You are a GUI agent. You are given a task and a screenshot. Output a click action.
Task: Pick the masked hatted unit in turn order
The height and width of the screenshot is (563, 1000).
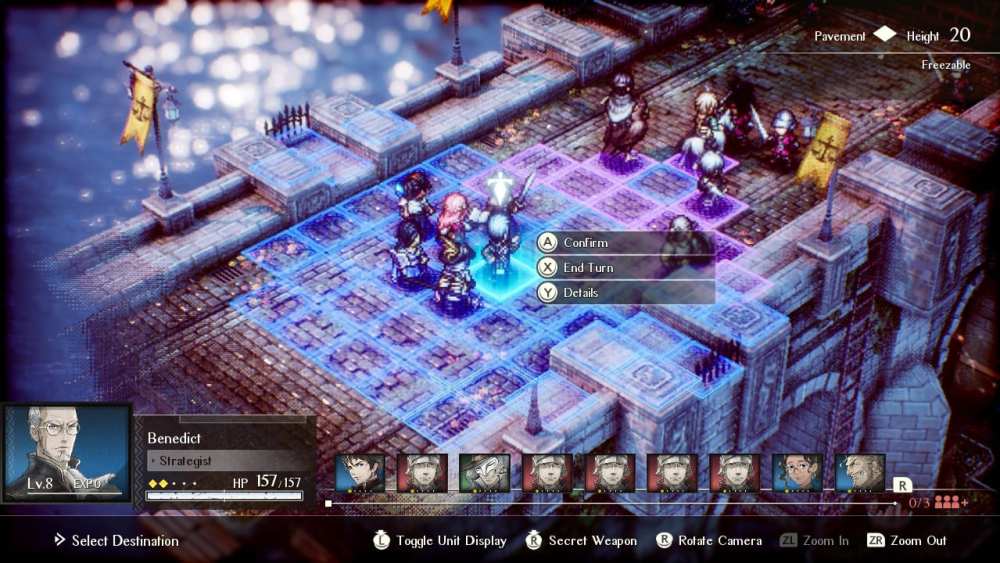(x=485, y=473)
